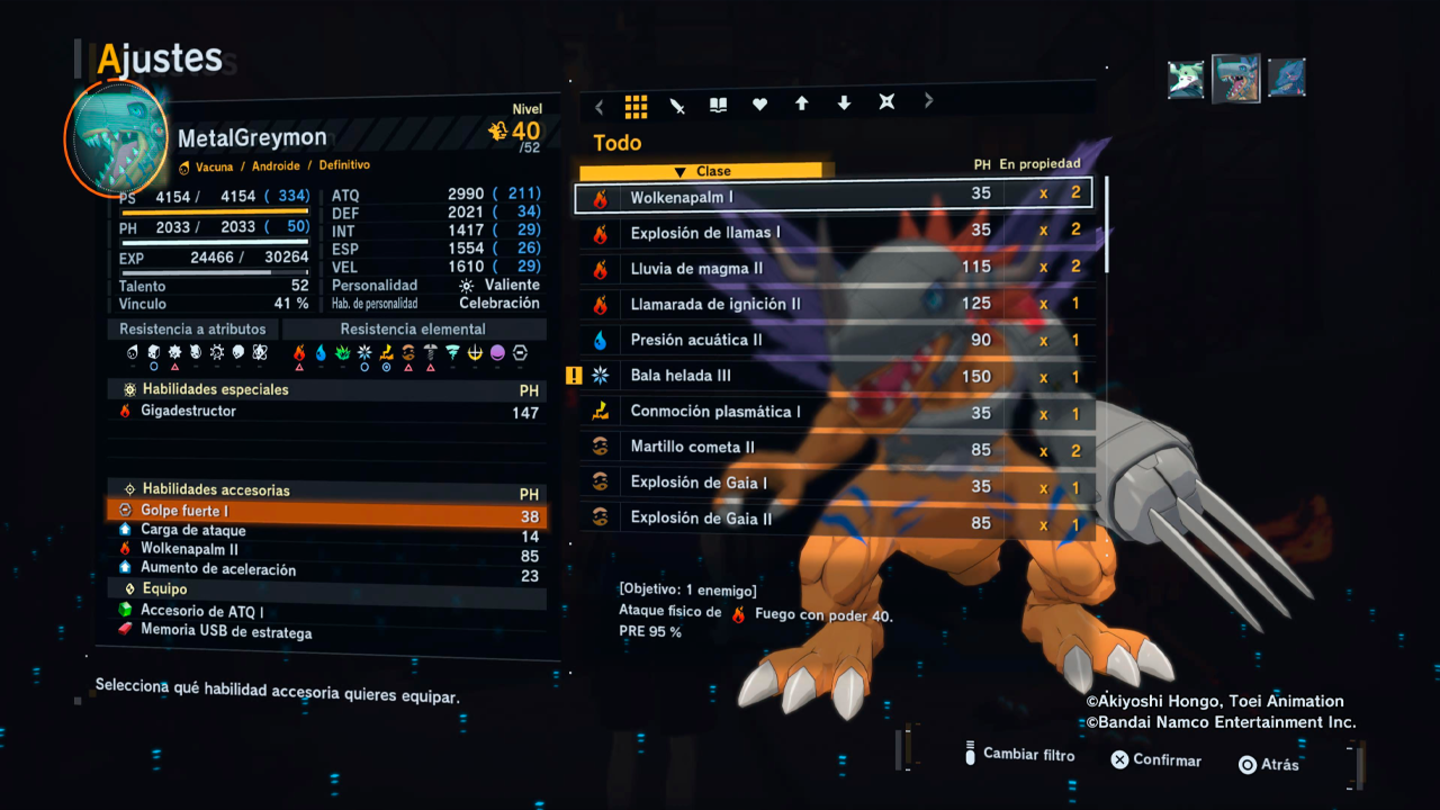Select the Carga de ataque accessory skill

pyautogui.click(x=326, y=531)
